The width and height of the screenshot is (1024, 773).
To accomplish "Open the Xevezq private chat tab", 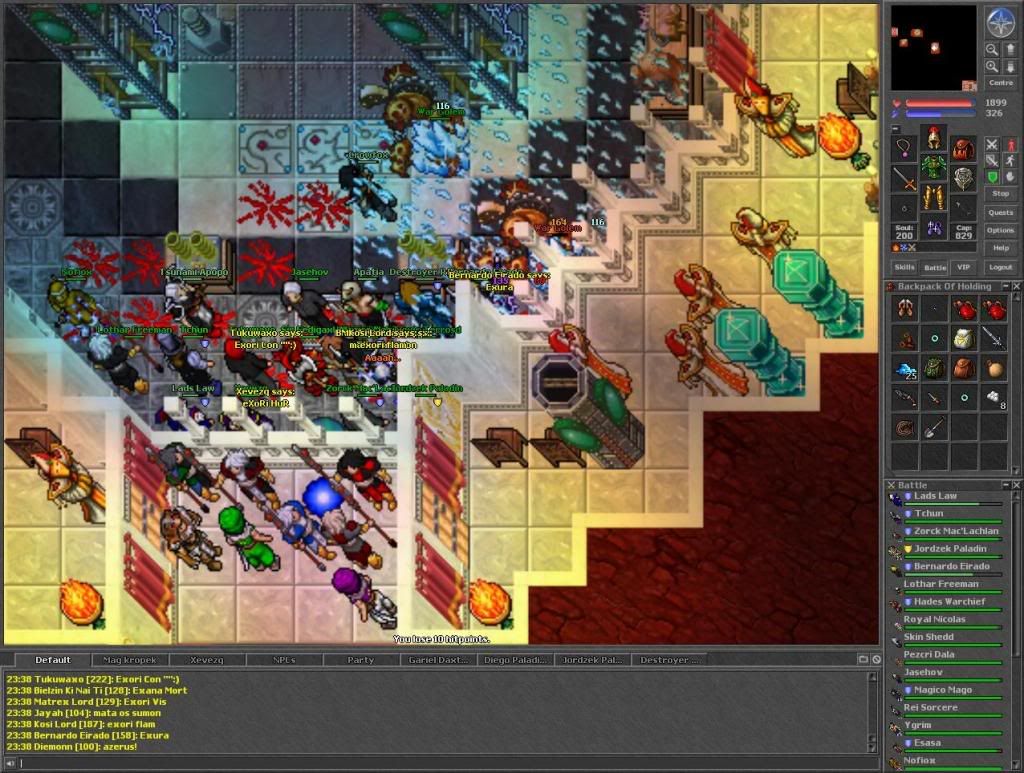I will point(207,660).
